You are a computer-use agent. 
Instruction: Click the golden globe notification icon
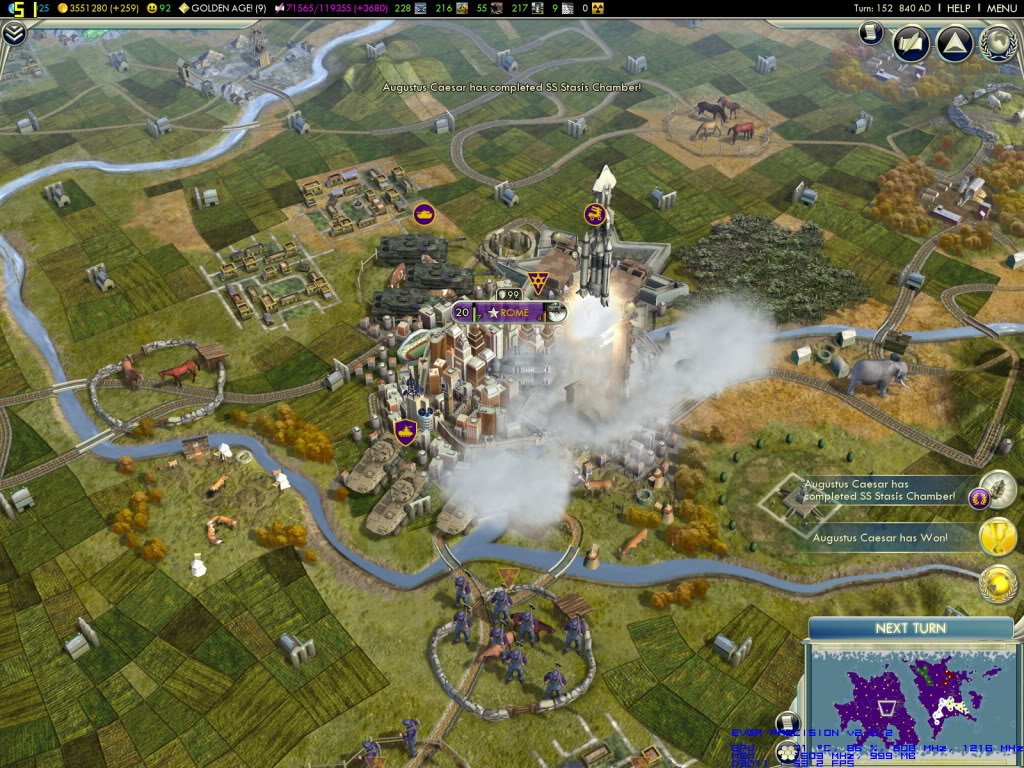coord(996,583)
